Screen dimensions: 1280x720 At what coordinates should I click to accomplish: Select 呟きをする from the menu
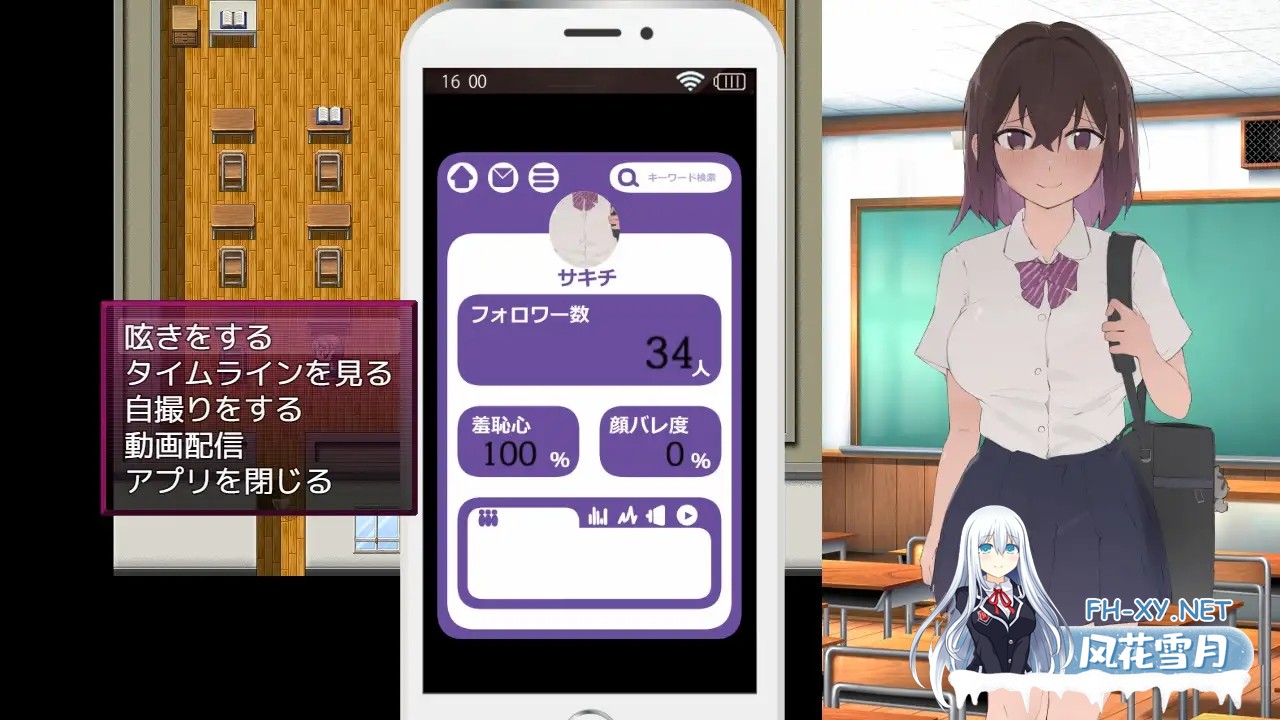pos(197,338)
